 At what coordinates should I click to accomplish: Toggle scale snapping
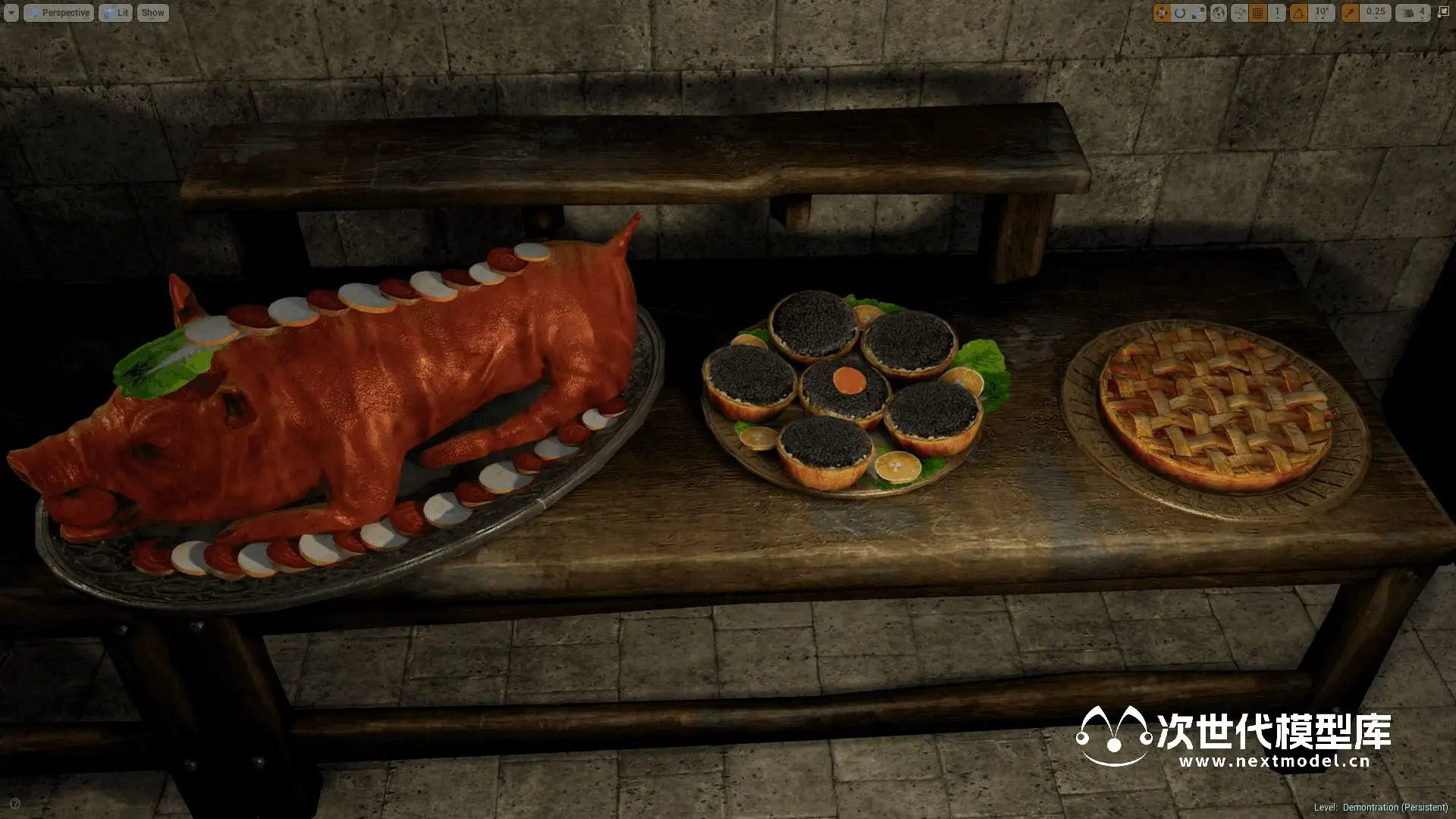click(x=1350, y=13)
